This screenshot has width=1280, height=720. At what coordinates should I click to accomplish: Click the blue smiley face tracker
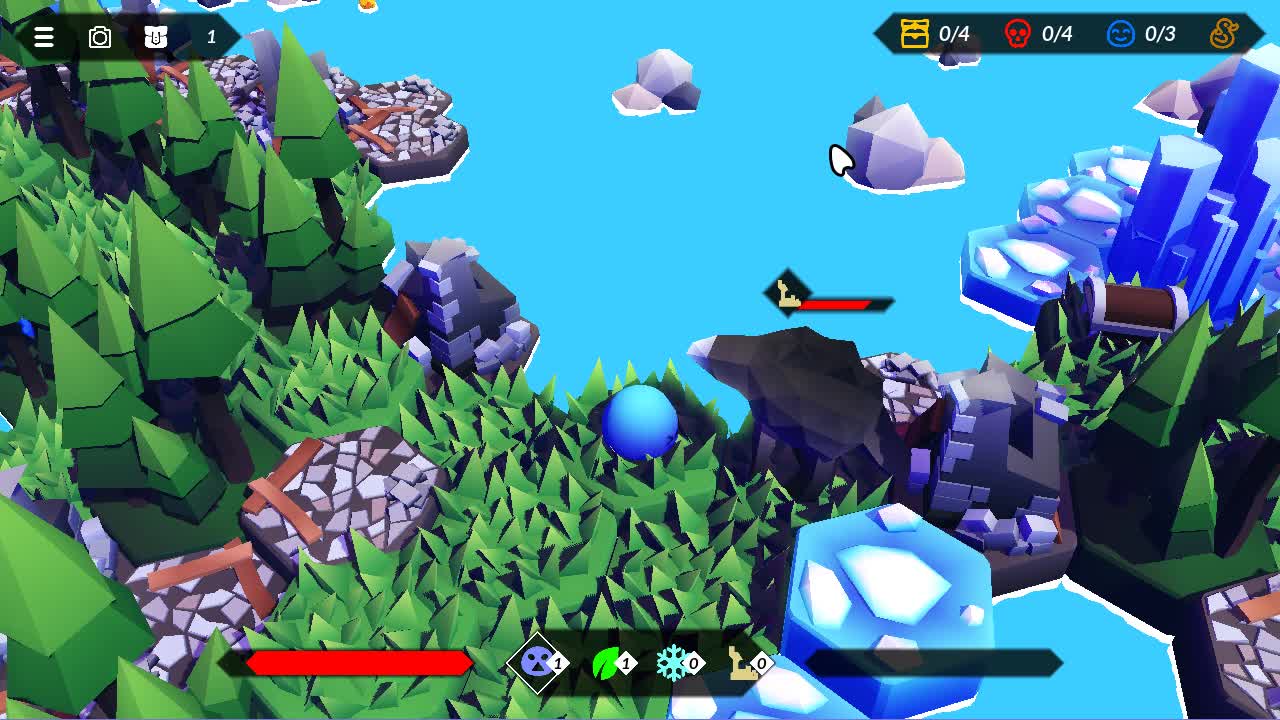(1120, 34)
